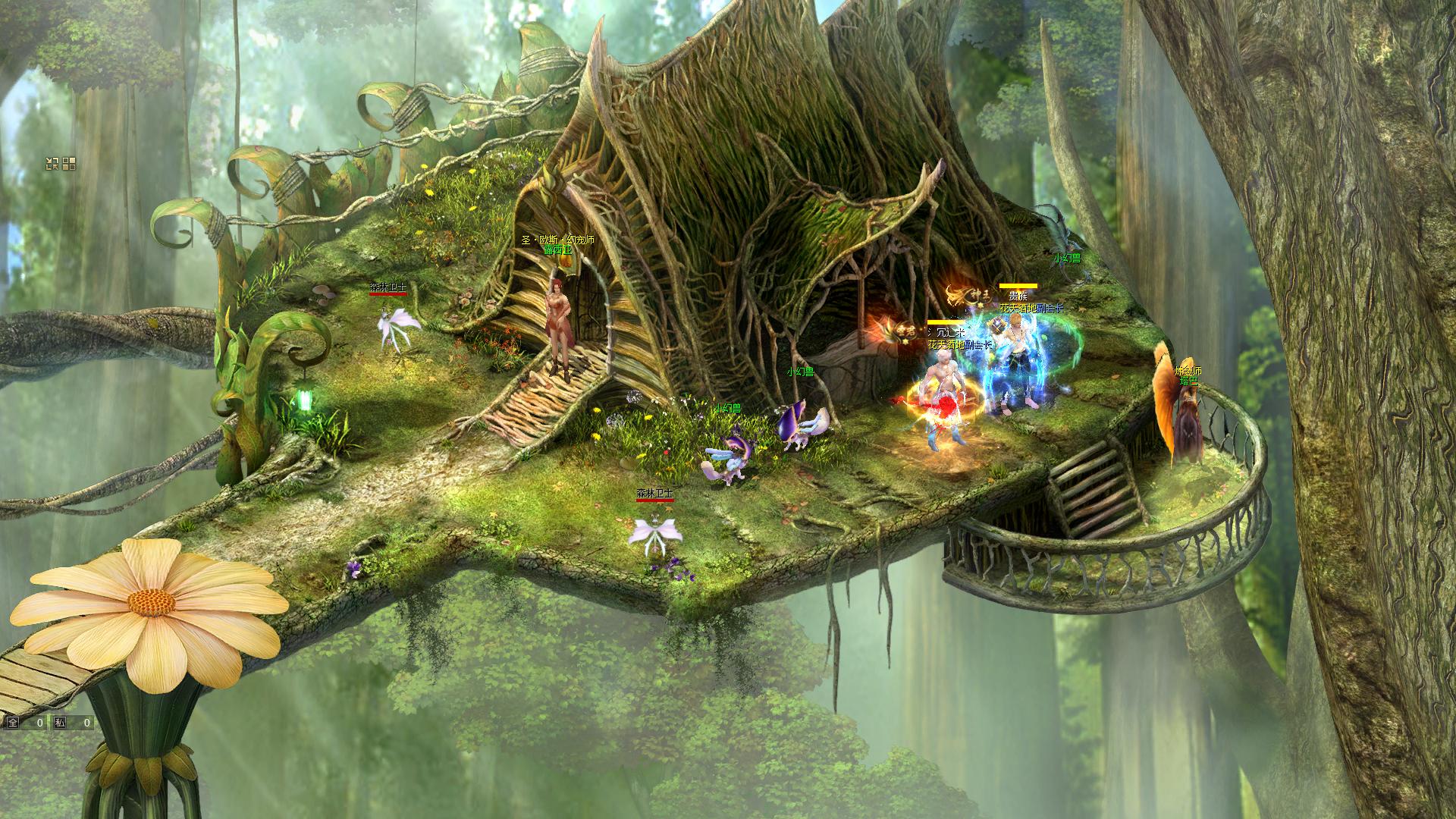Open the 全 all-messages chat tab
Viewport: 1456px width, 819px height.
click(12, 723)
